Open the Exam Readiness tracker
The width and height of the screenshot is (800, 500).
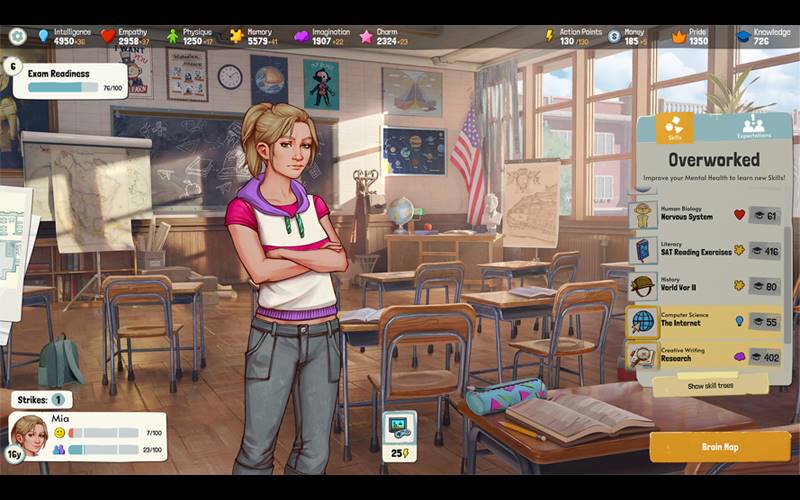click(x=70, y=80)
